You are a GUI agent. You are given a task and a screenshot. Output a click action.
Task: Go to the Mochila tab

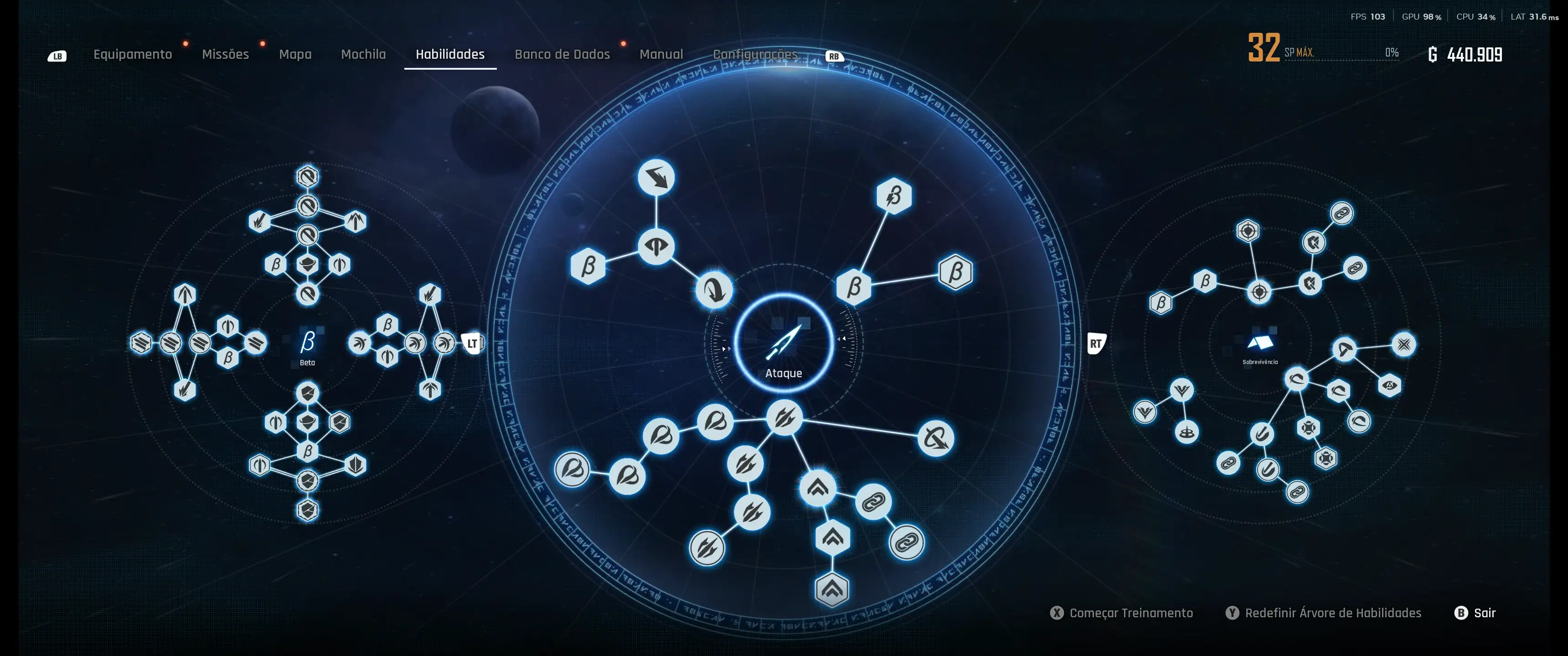[363, 54]
